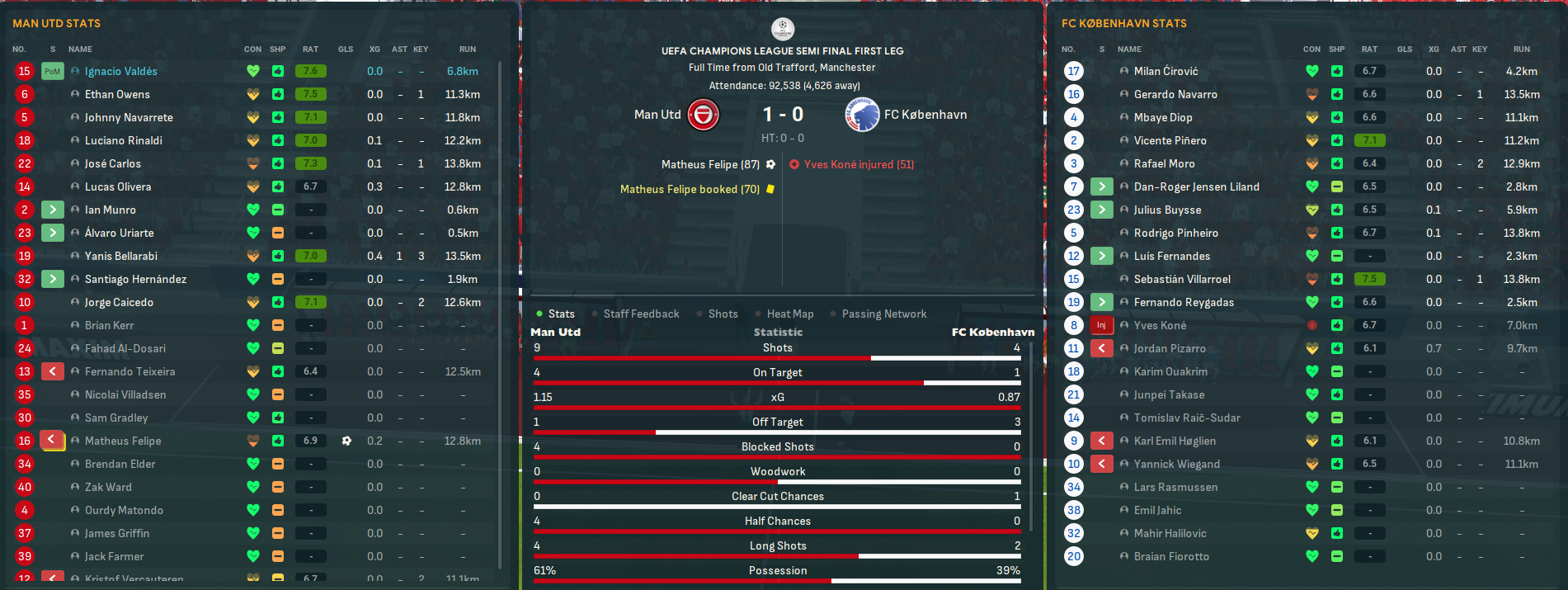This screenshot has width=1568, height=590.
Task: Click the Man Utd club badge
Action: coord(704,115)
